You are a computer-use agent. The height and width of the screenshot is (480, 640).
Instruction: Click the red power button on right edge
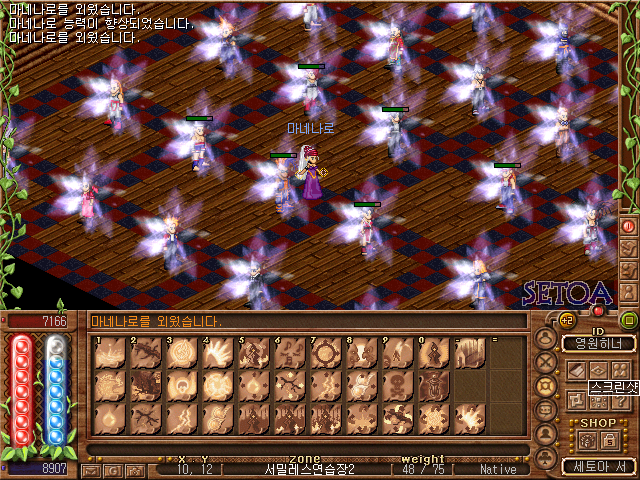tap(628, 226)
